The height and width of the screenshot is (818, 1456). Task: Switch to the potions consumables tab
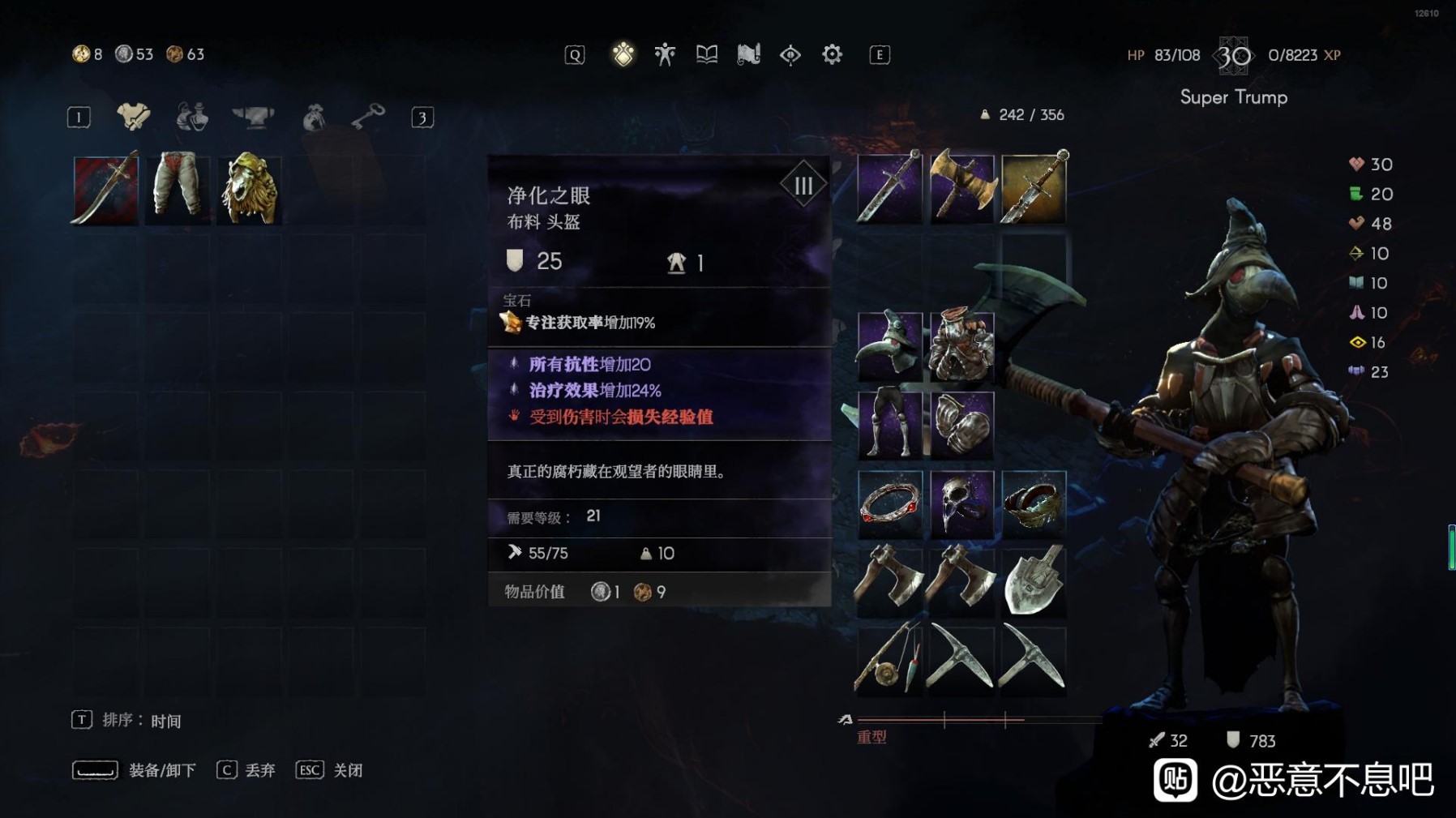tap(191, 118)
